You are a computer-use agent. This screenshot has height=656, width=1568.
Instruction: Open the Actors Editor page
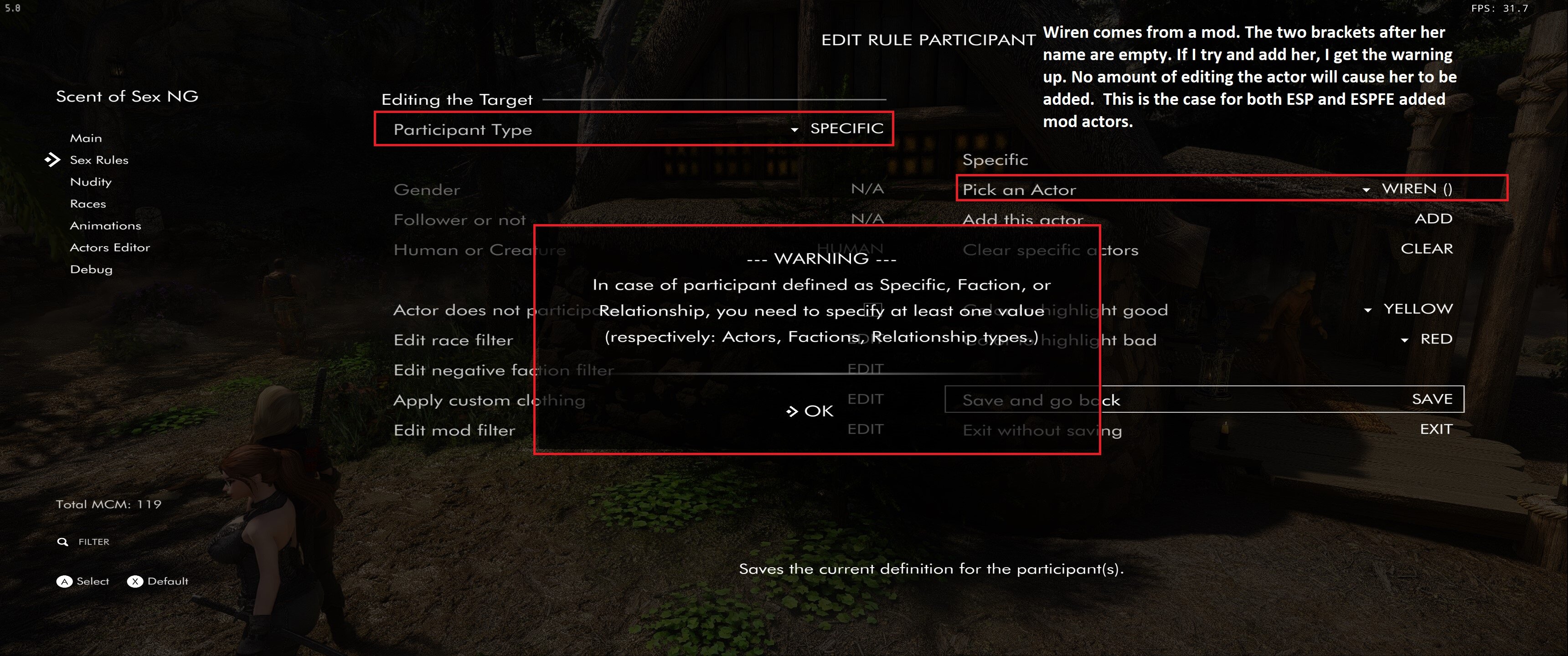point(110,247)
